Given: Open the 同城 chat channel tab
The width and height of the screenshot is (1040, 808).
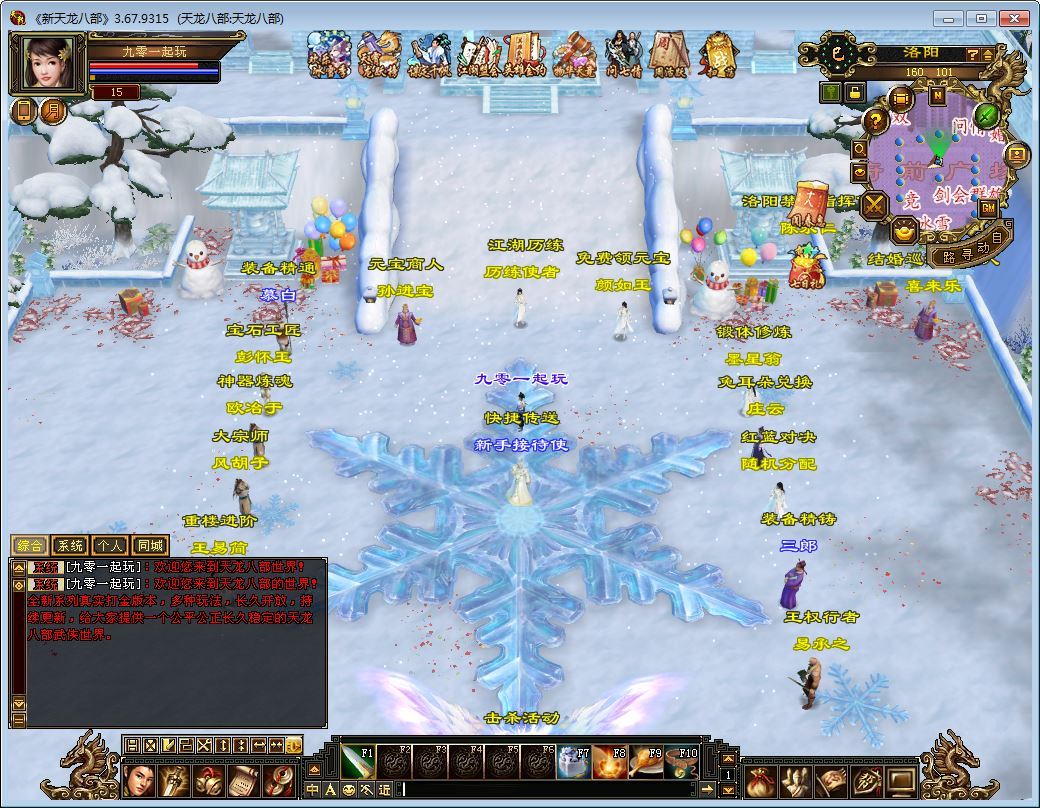Looking at the screenshot, I should pyautogui.click(x=149, y=546).
